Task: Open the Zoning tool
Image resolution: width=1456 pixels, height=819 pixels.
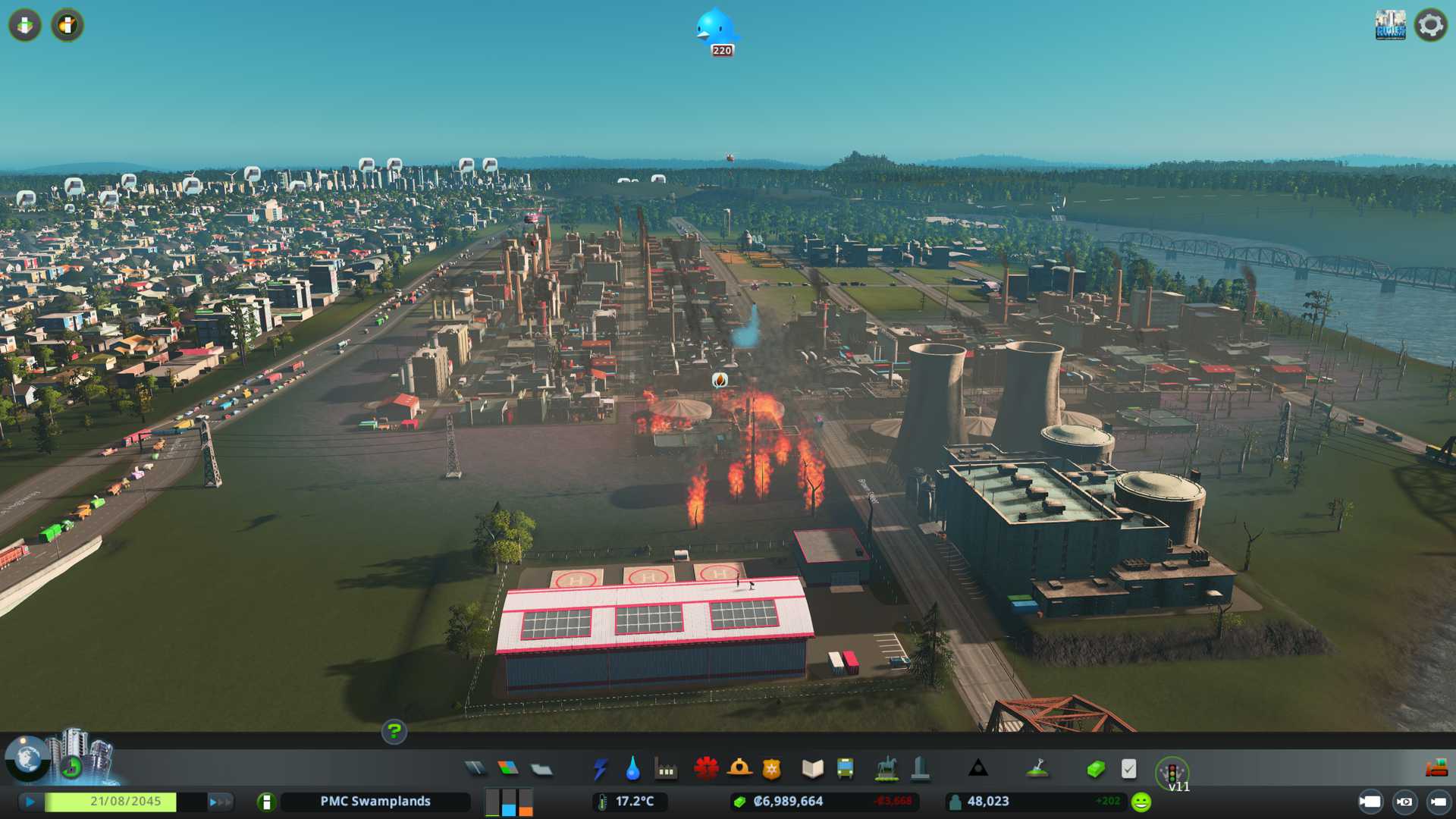Action: tap(508, 769)
